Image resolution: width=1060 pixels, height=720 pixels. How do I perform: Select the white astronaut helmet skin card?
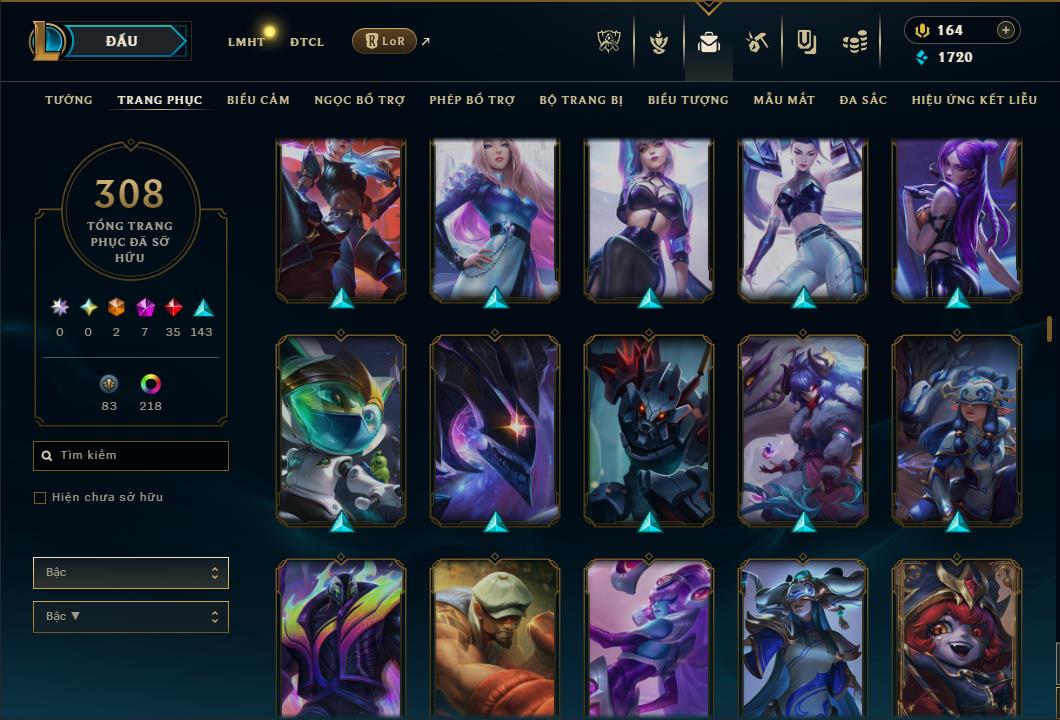341,428
